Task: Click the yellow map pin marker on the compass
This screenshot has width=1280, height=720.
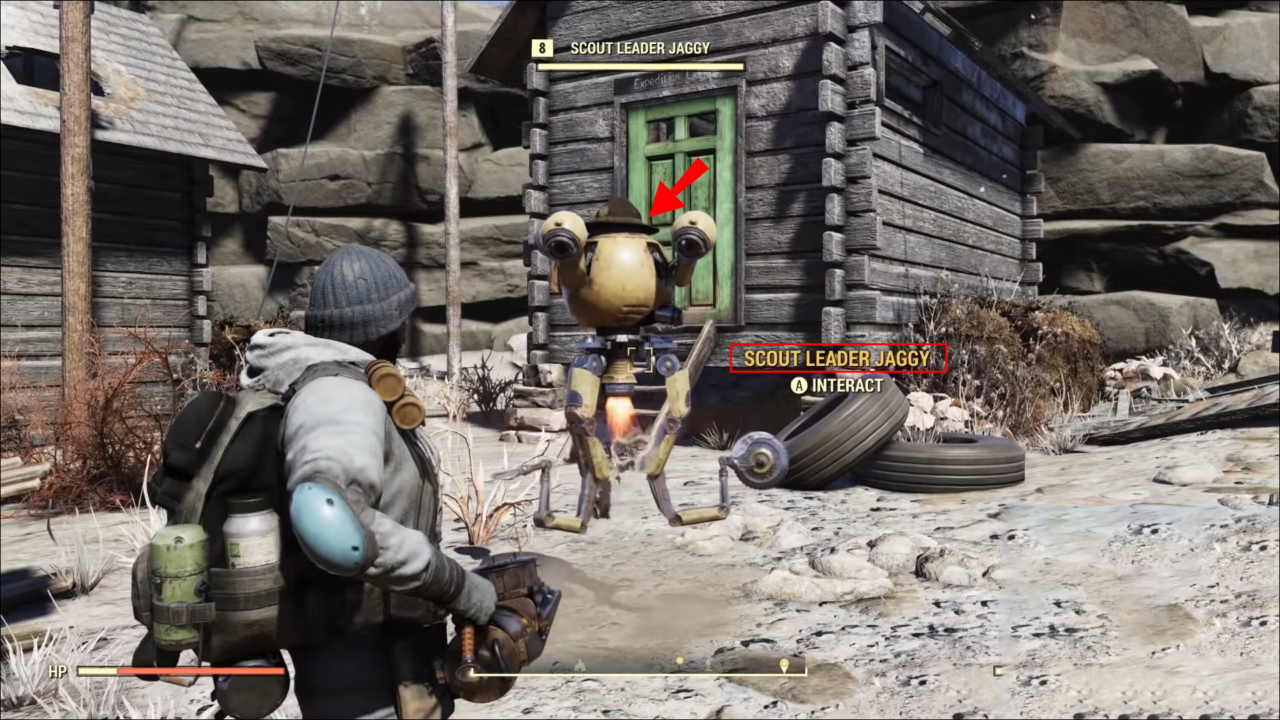Action: [783, 662]
